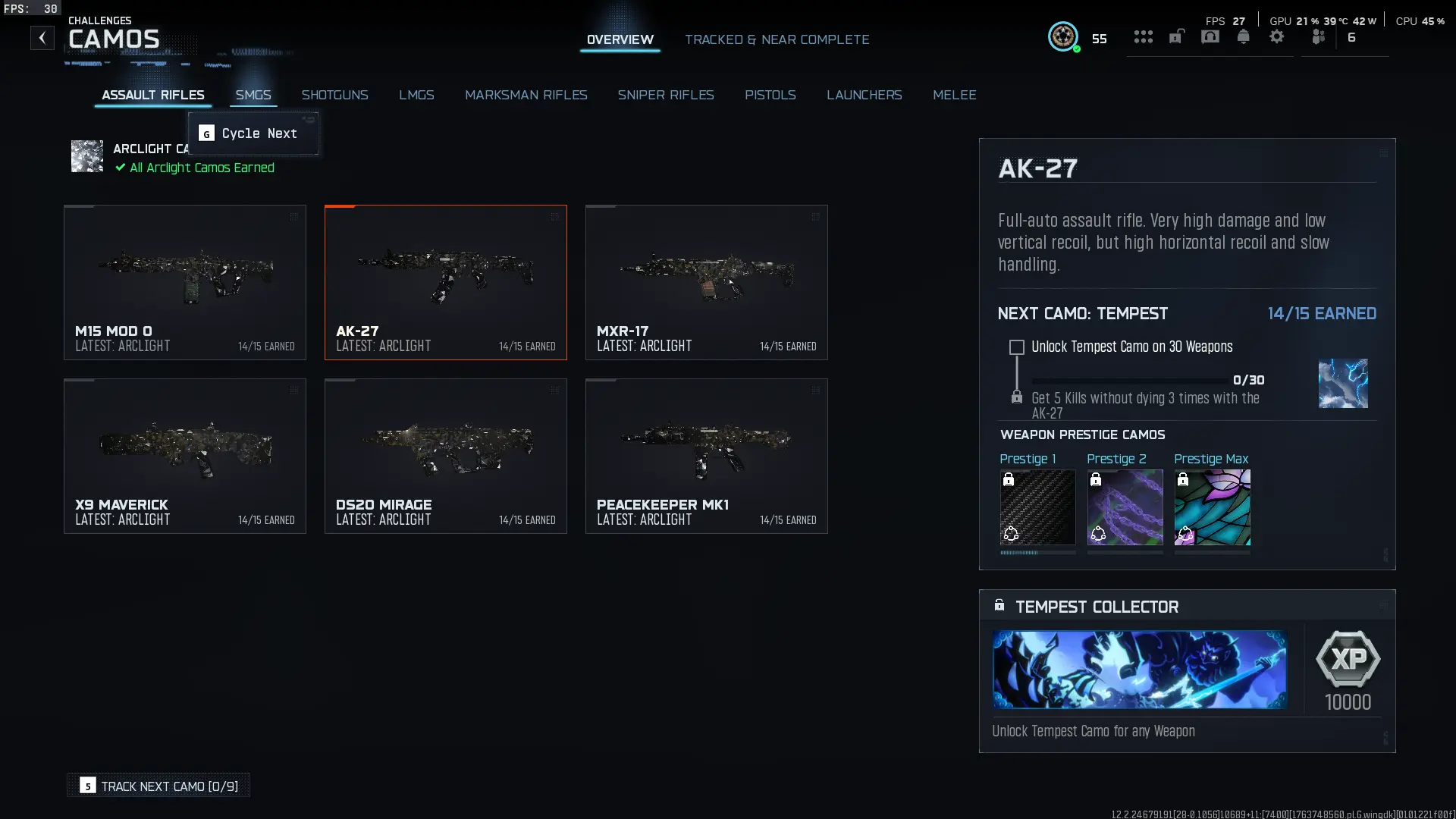Expand the AK-27 panel corner handle
Viewport: 1456px width, 819px height.
point(1383,152)
